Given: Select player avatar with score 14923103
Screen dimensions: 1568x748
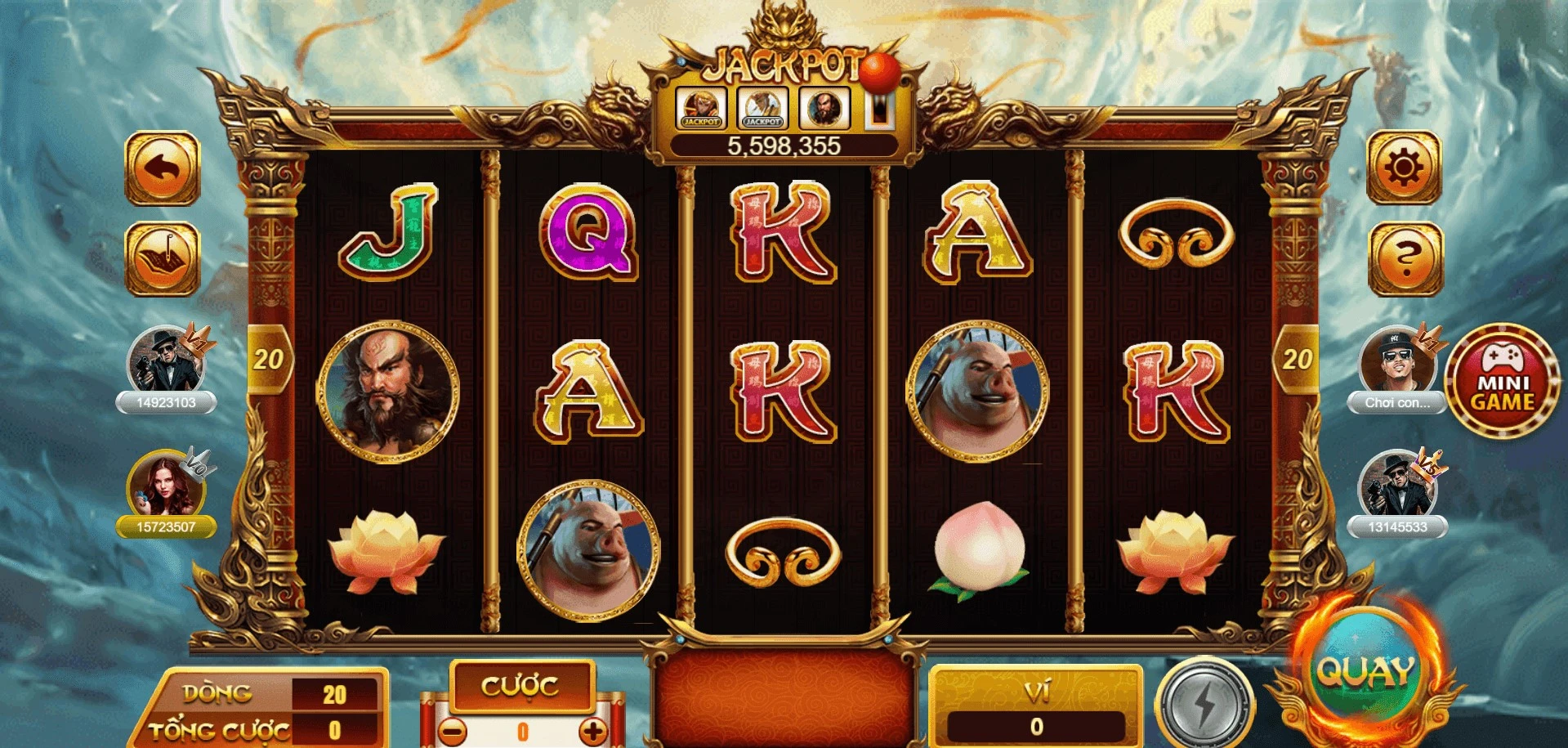Looking at the screenshot, I should tap(166, 361).
